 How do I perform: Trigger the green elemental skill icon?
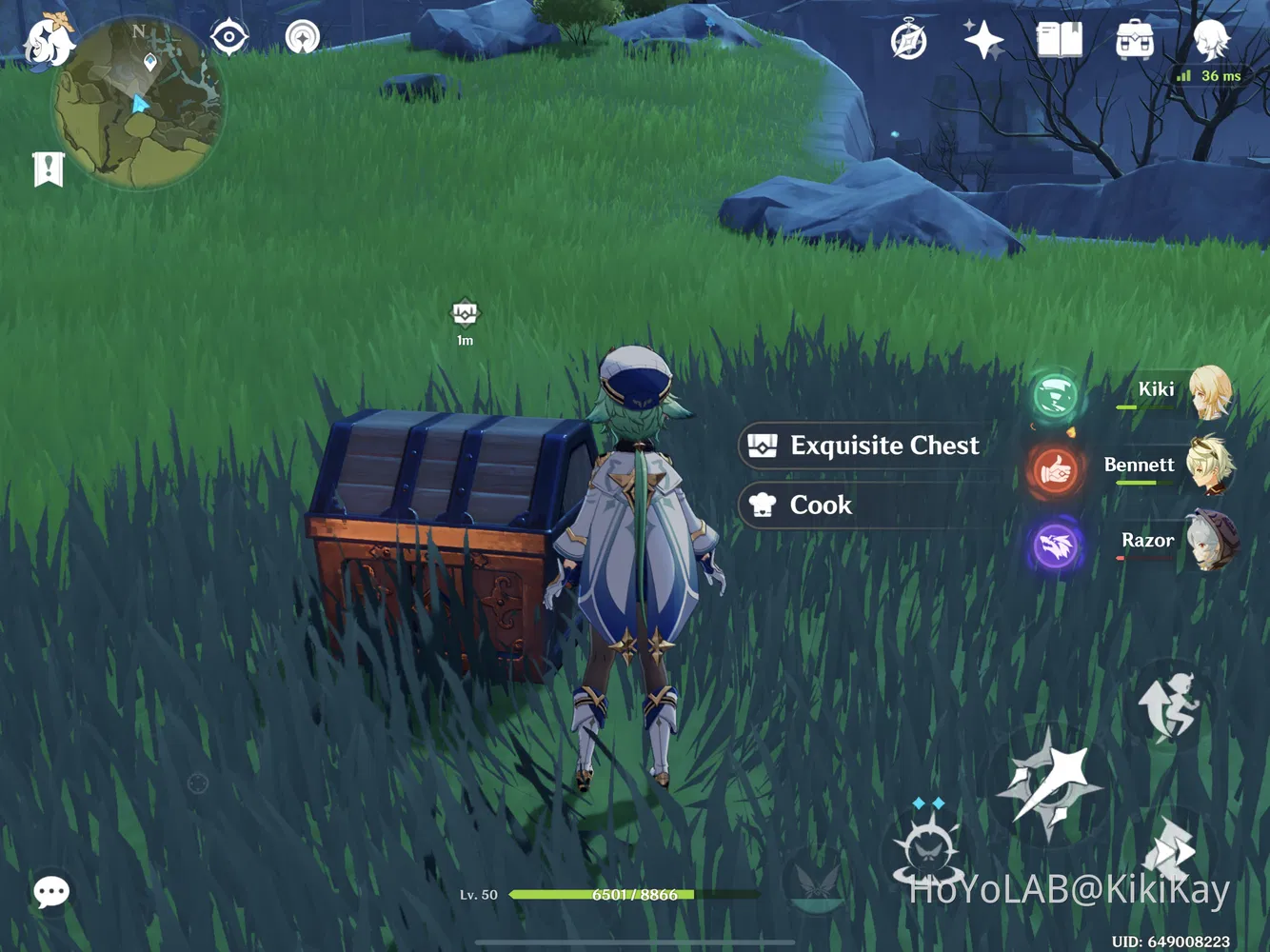pos(1054,396)
